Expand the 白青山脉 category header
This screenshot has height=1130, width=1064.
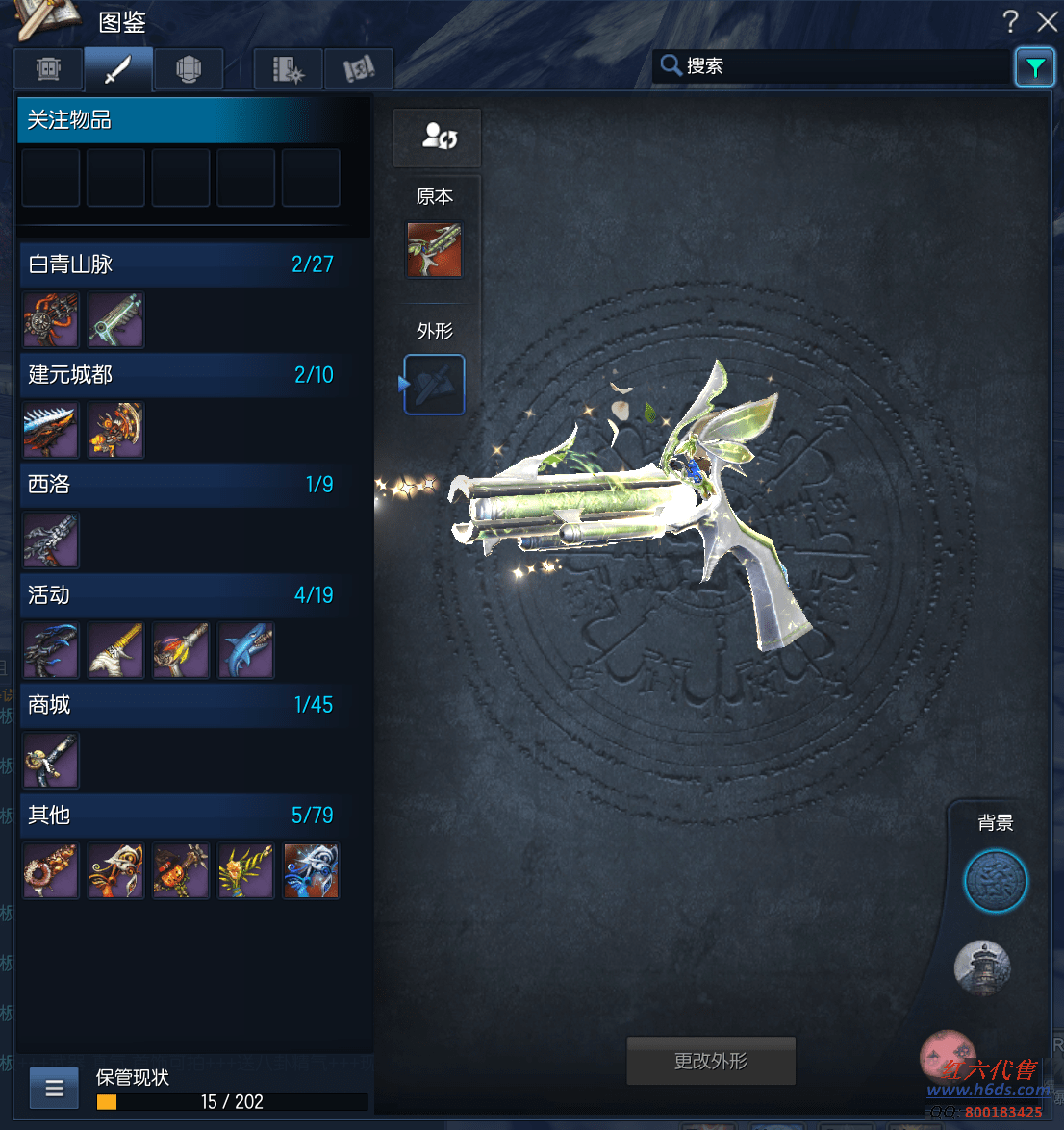(x=181, y=264)
